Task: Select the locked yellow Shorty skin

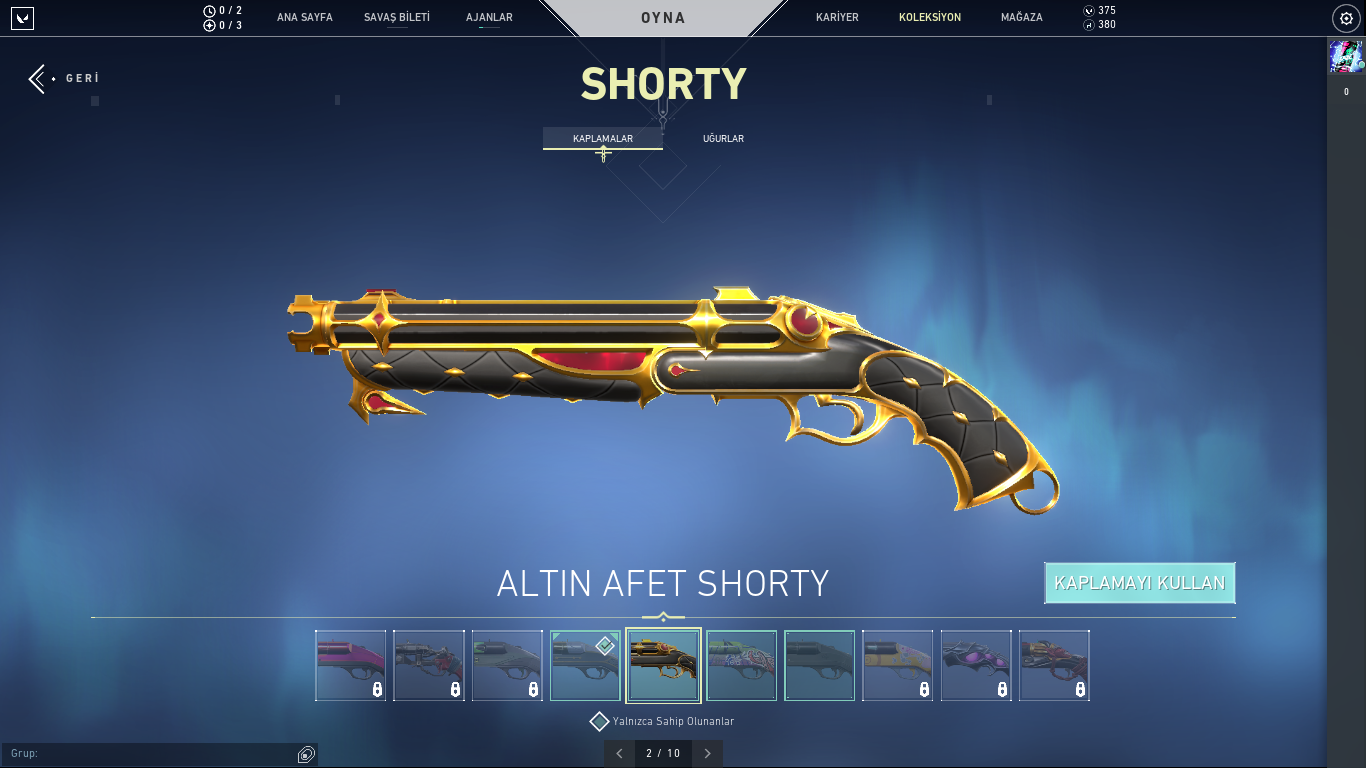Action: (x=898, y=665)
